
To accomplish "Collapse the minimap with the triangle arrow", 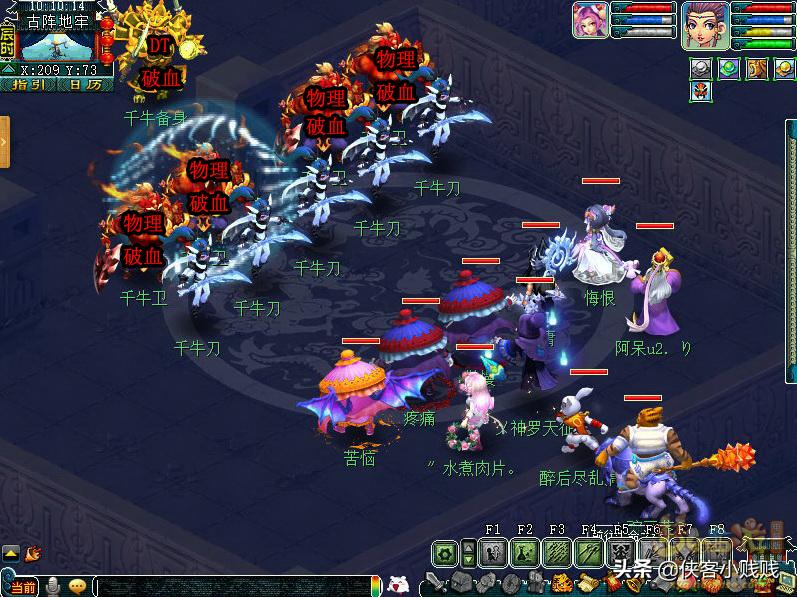I will (8, 70).
